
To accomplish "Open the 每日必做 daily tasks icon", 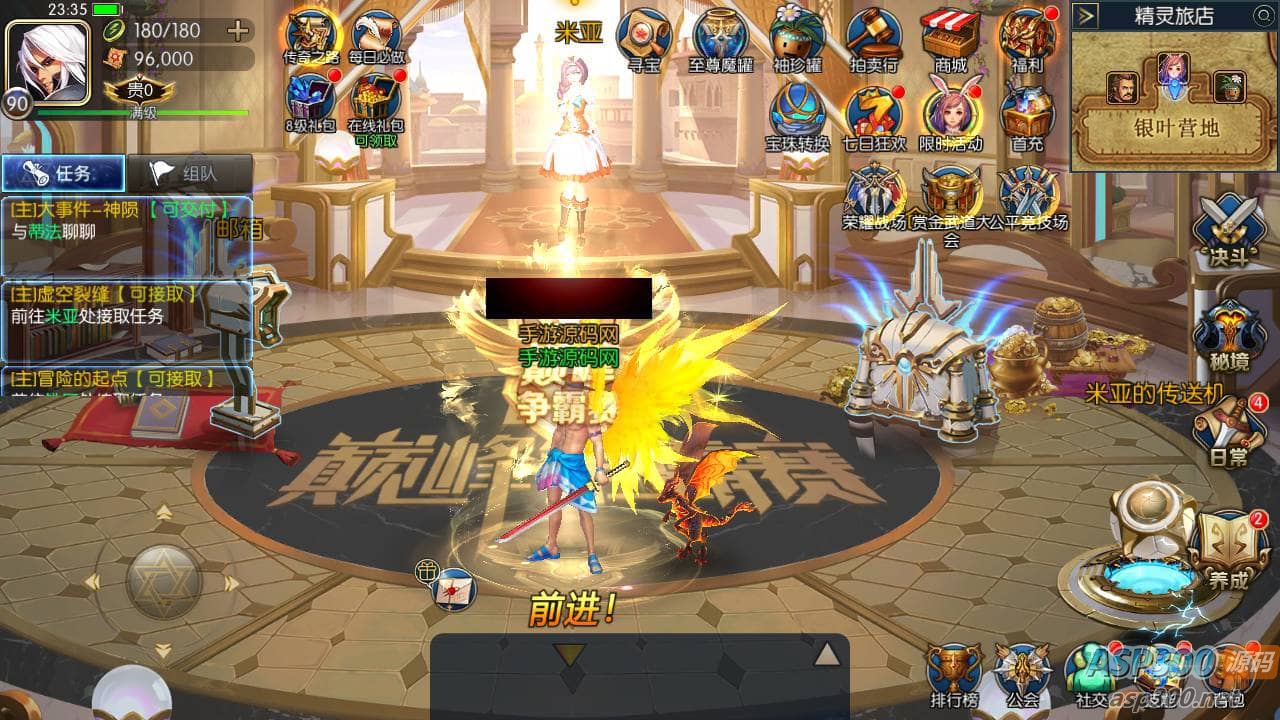I will 376,38.
